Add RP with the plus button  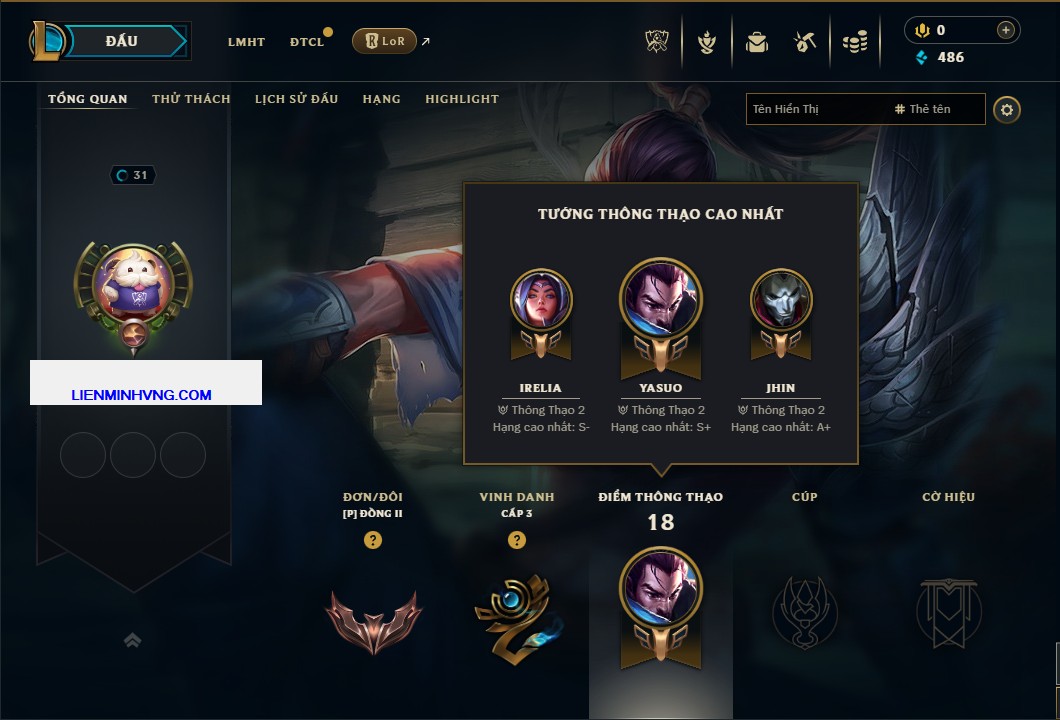tap(1005, 30)
